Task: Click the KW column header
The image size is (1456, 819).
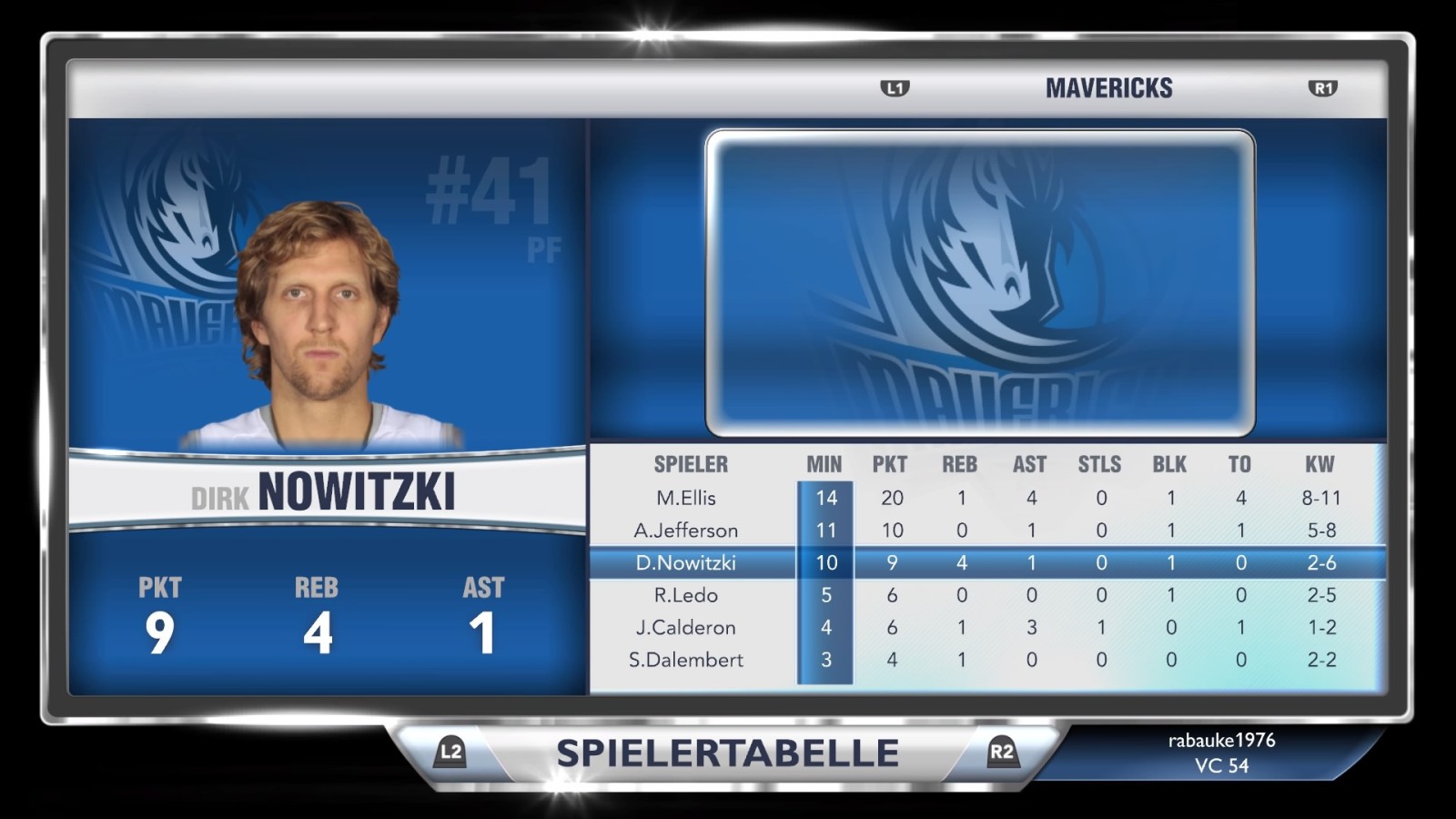Action: tap(1319, 464)
